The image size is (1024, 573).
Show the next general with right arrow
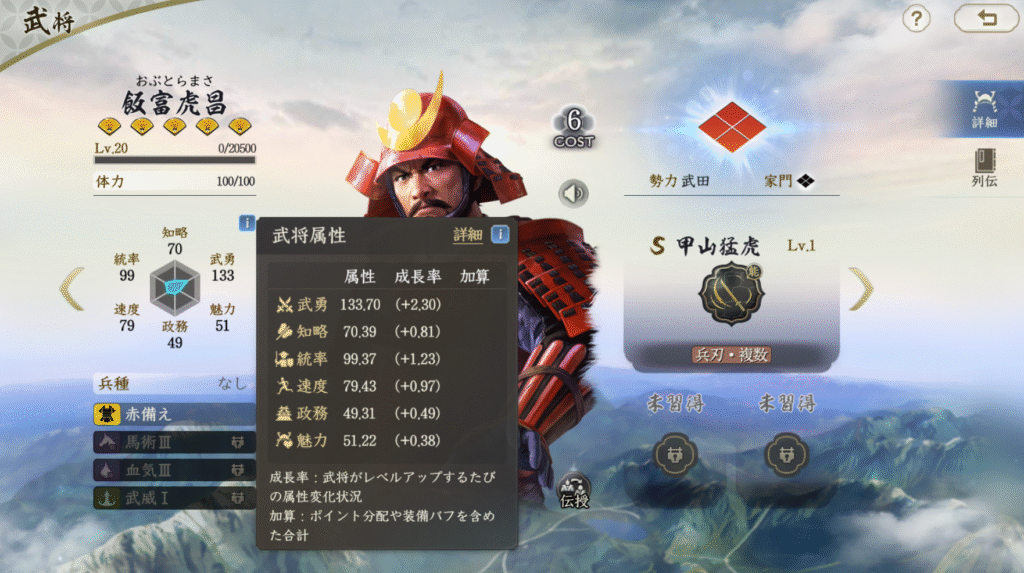pyautogui.click(x=860, y=289)
